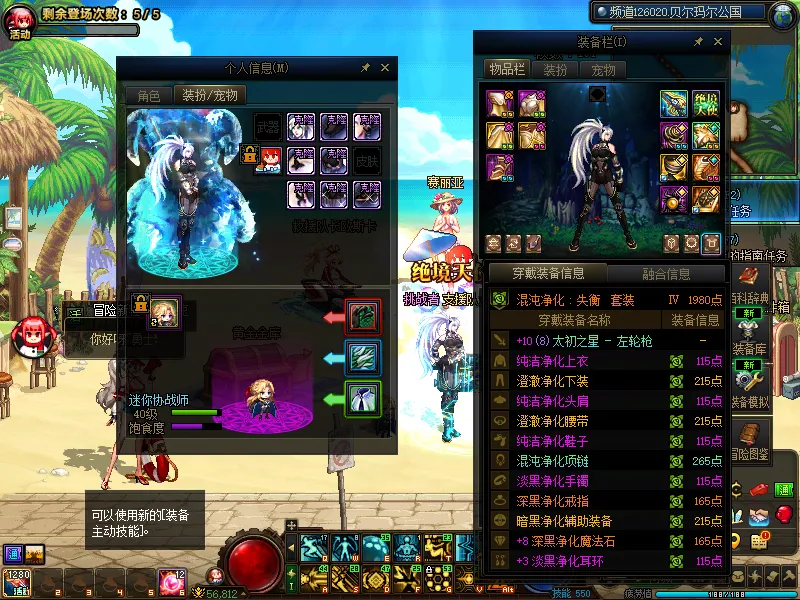This screenshot has height=600, width=800.
Task: Close the personal info window
Action: click(385, 67)
